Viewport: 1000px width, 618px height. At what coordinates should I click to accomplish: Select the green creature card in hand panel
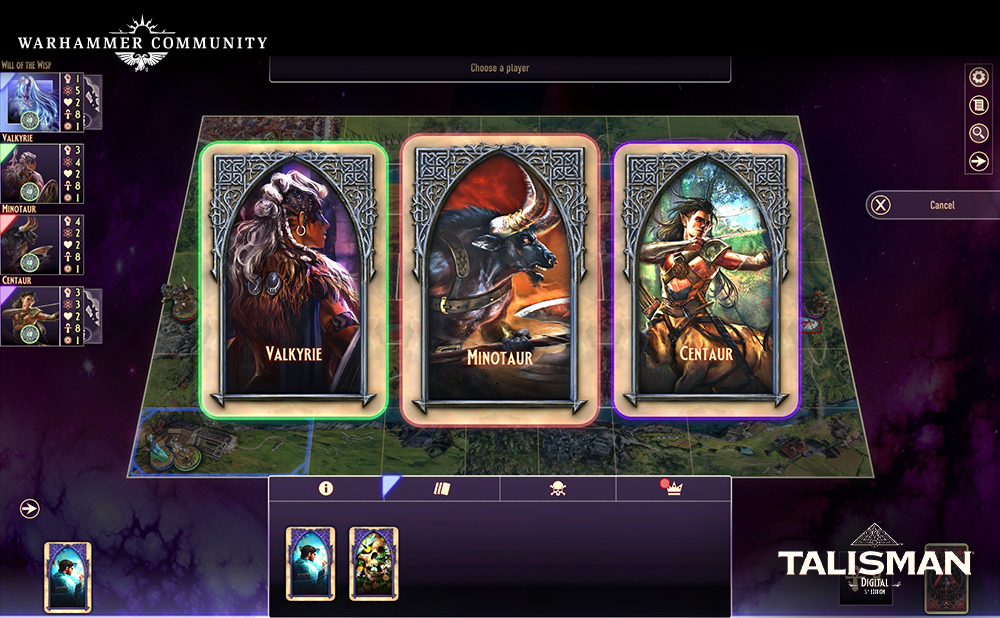tap(374, 563)
